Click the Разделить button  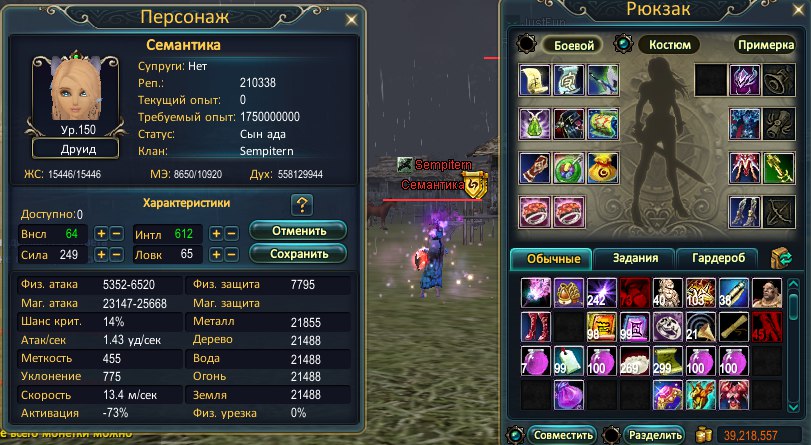pos(656,435)
